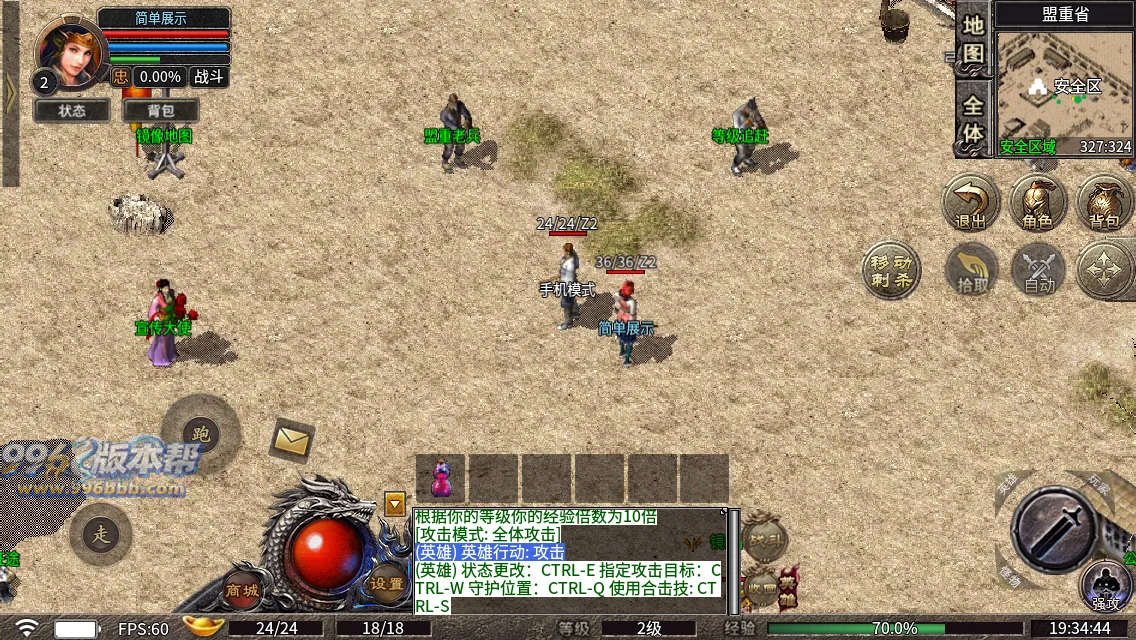Open the 设置 settings button
Screen dimensions: 1136x640
point(387,583)
